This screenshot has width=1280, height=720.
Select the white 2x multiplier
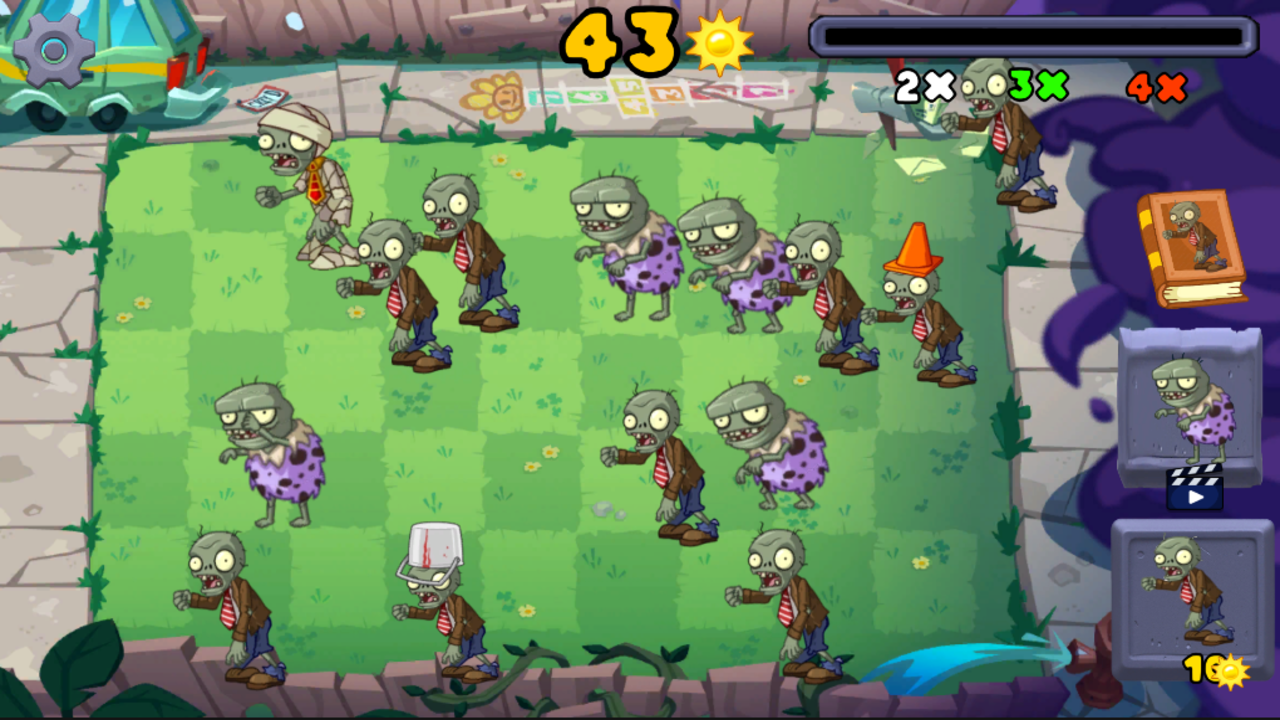tap(922, 87)
